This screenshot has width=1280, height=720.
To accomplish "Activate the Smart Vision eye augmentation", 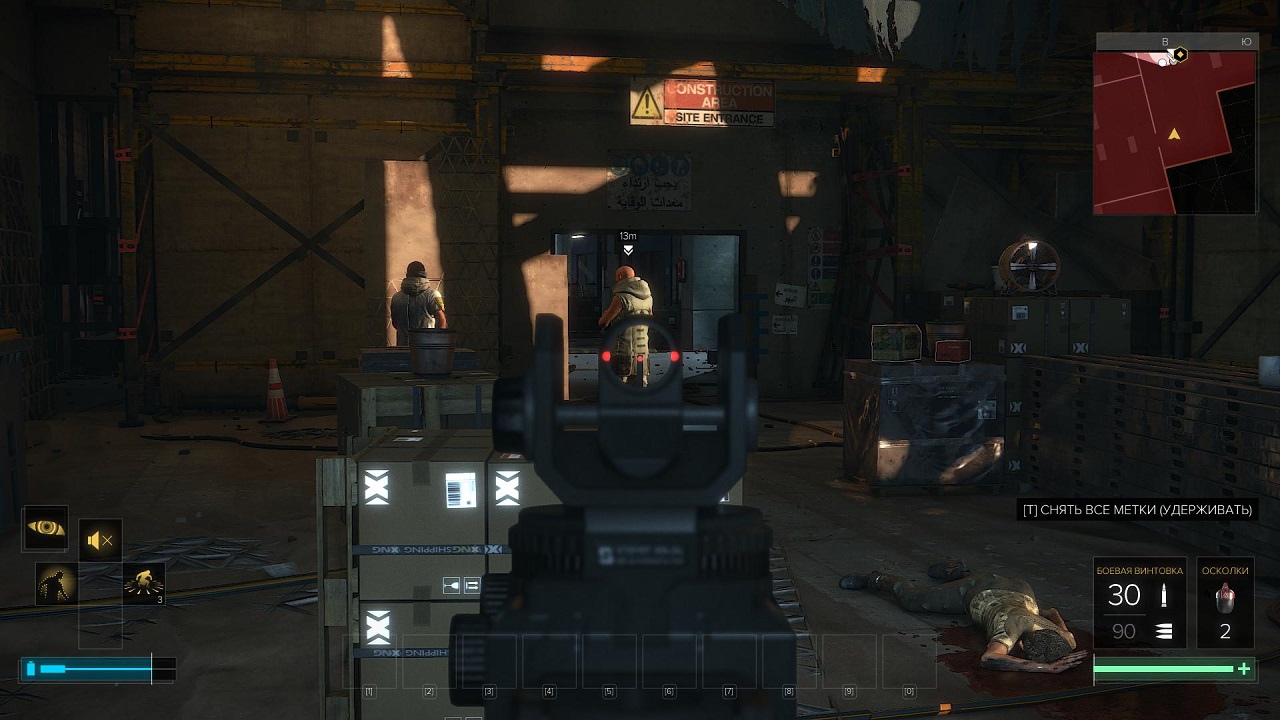I will click(45, 528).
